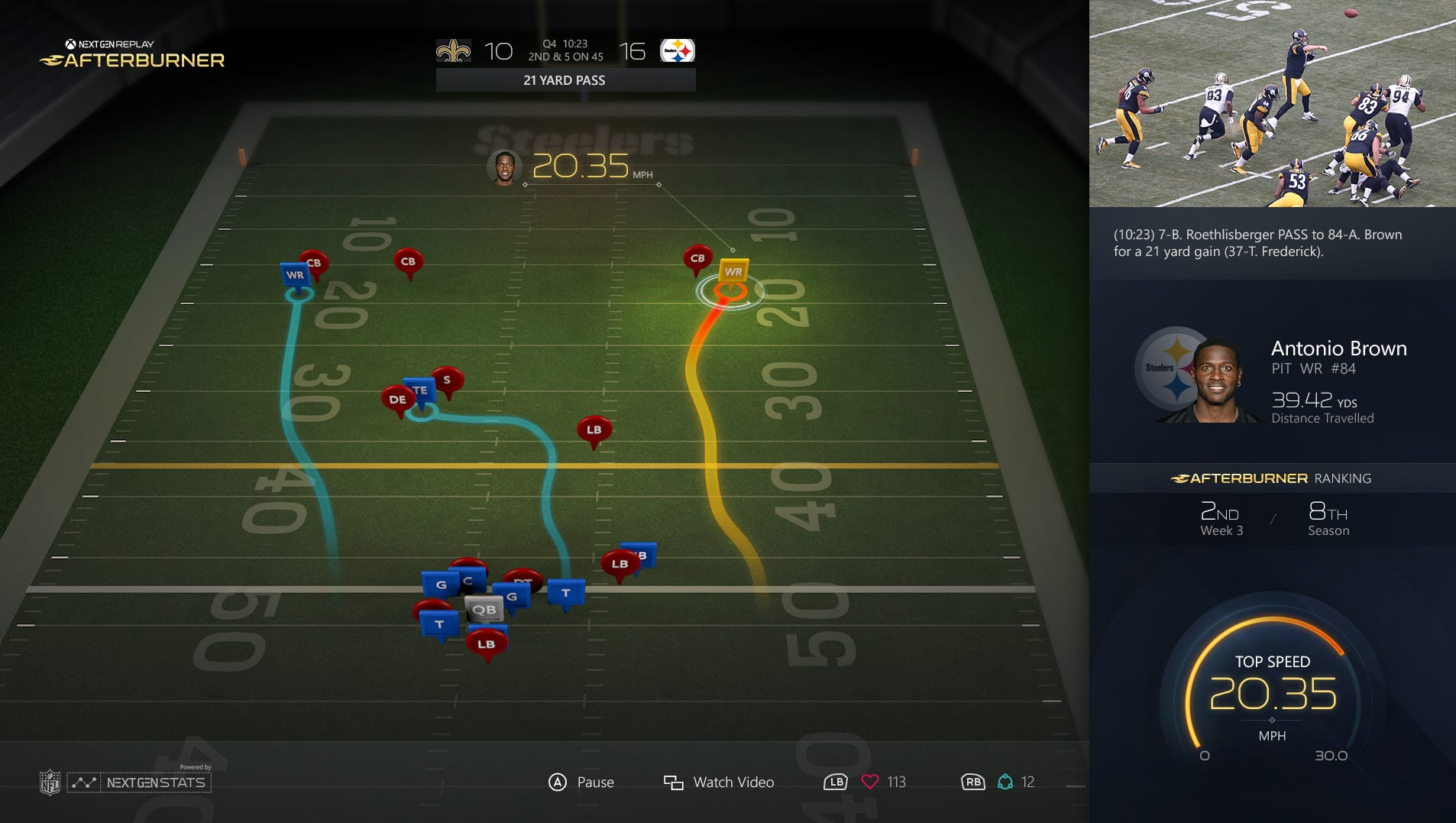Expand the Afterburner Ranking section
Image resolution: width=1456 pixels, height=823 pixels.
pos(1273,478)
